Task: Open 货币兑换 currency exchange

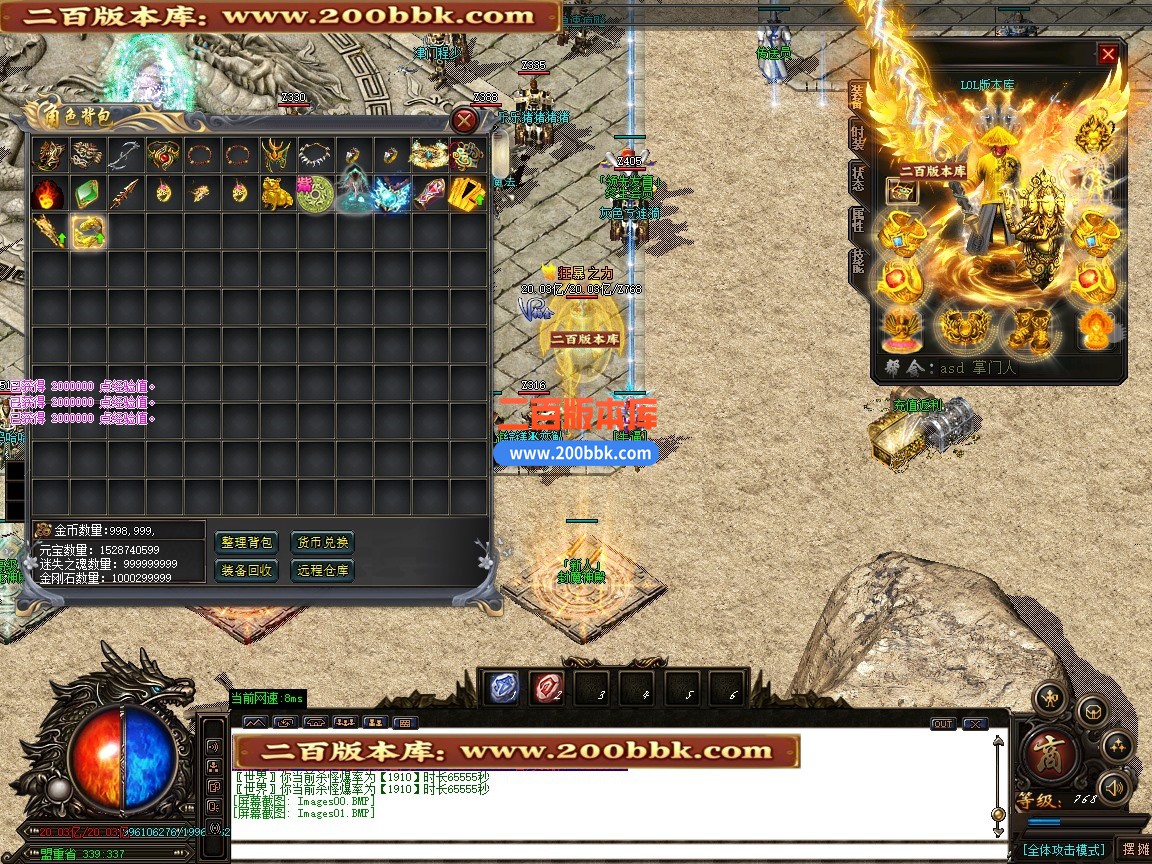Action: pyautogui.click(x=322, y=543)
